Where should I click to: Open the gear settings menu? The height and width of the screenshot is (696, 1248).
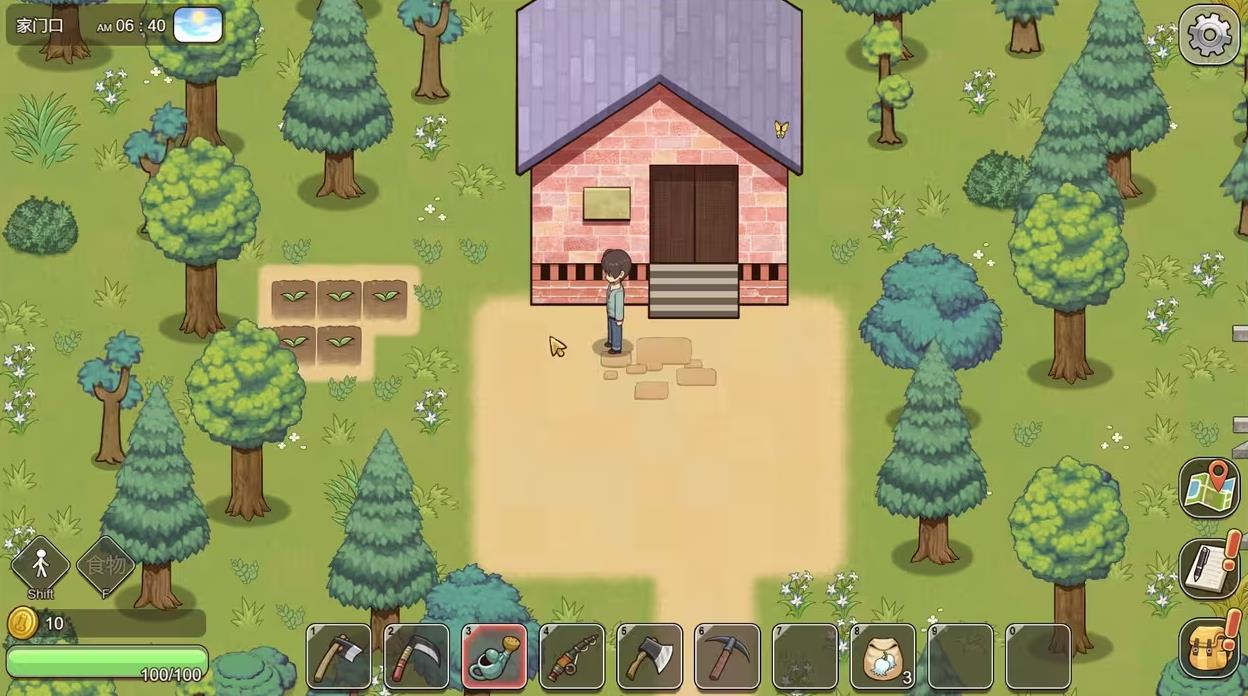(x=1208, y=36)
